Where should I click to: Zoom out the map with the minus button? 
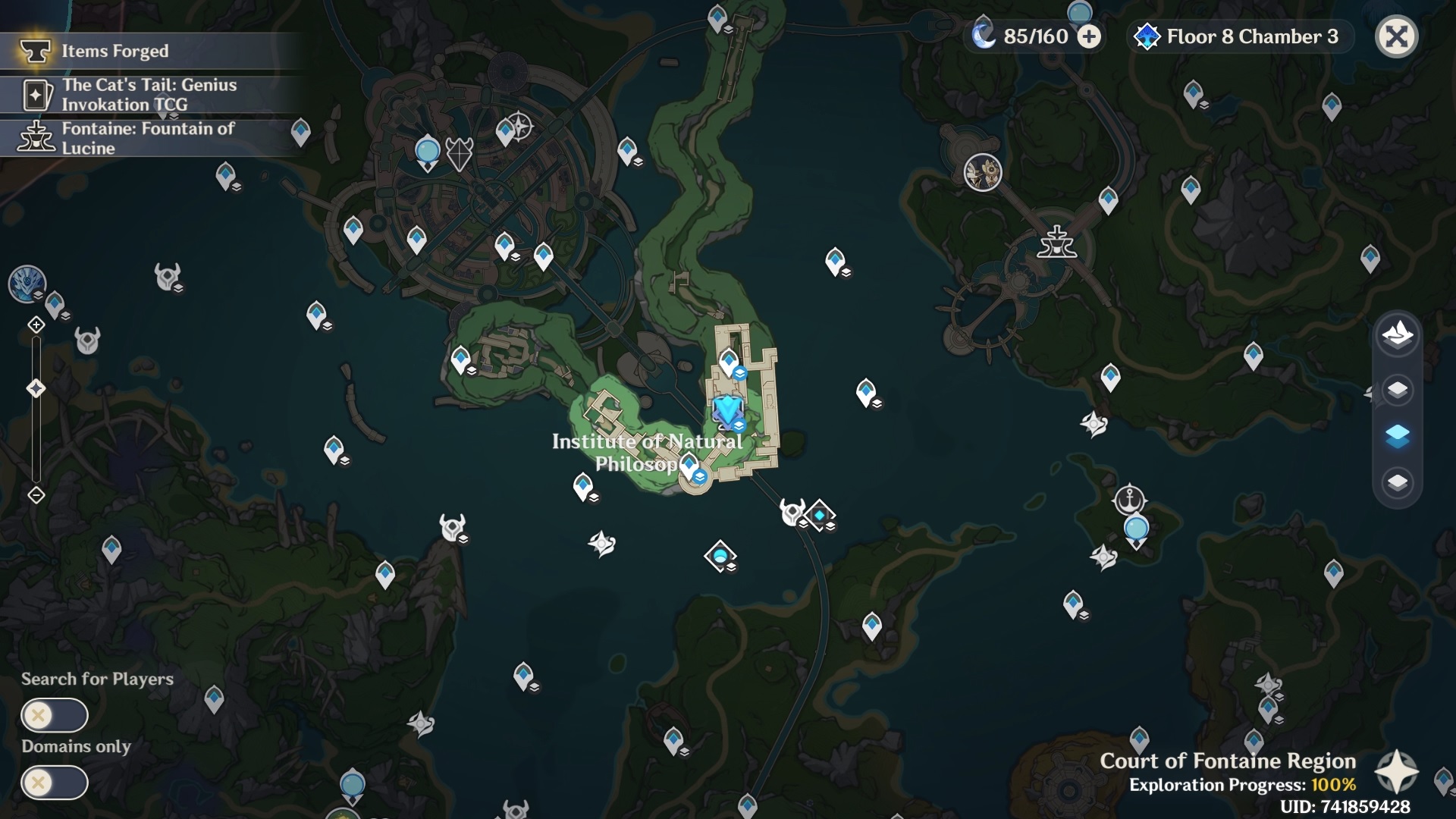36,495
